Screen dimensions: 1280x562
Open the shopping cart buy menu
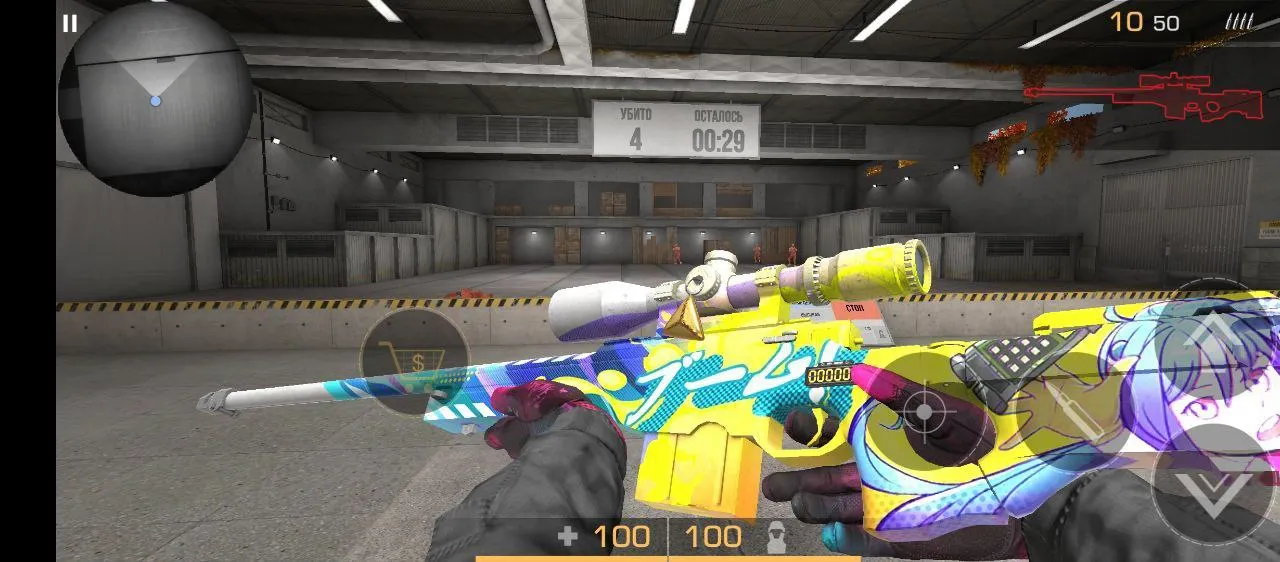tap(414, 360)
